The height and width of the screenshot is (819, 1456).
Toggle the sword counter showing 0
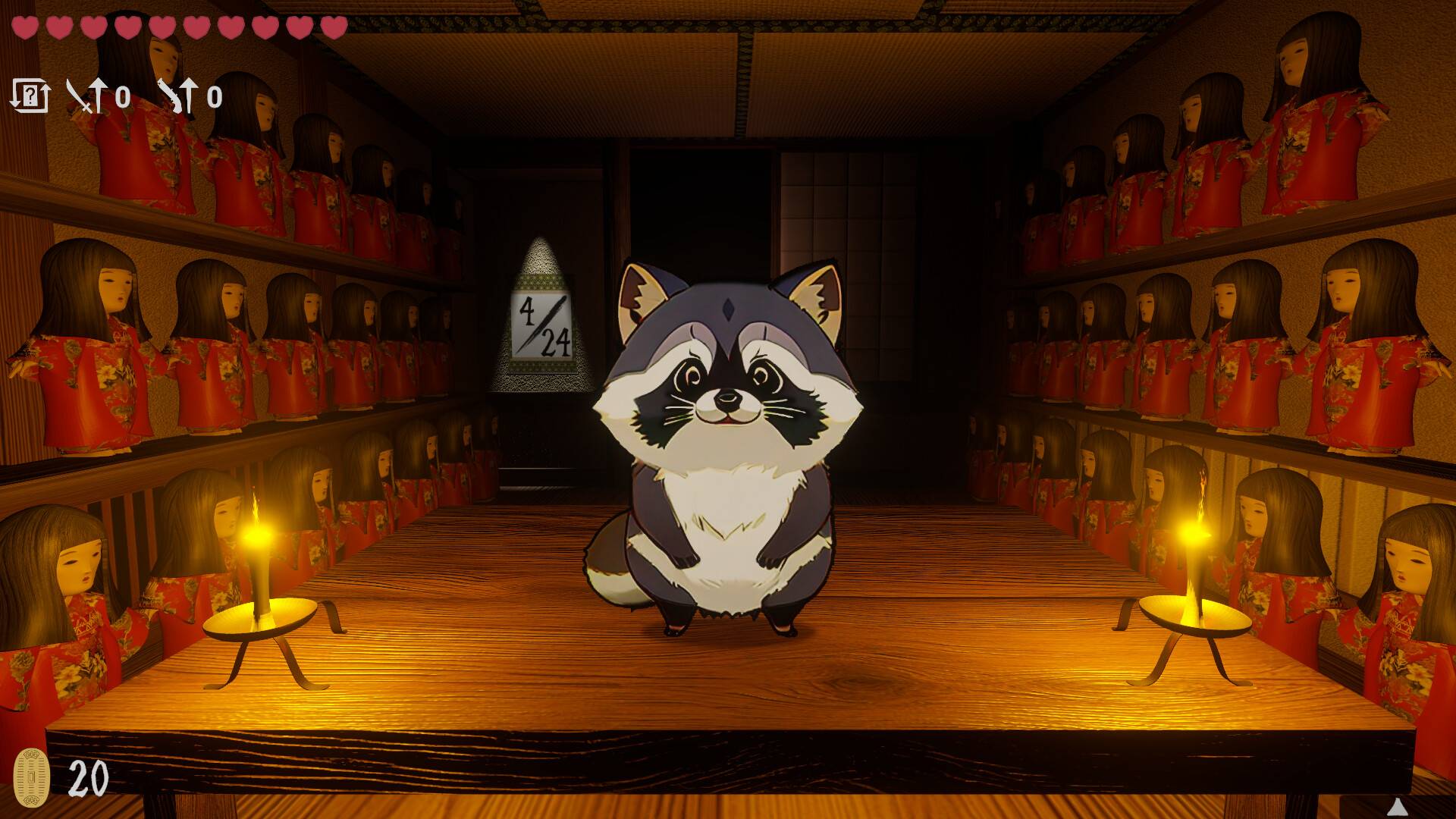(123, 96)
